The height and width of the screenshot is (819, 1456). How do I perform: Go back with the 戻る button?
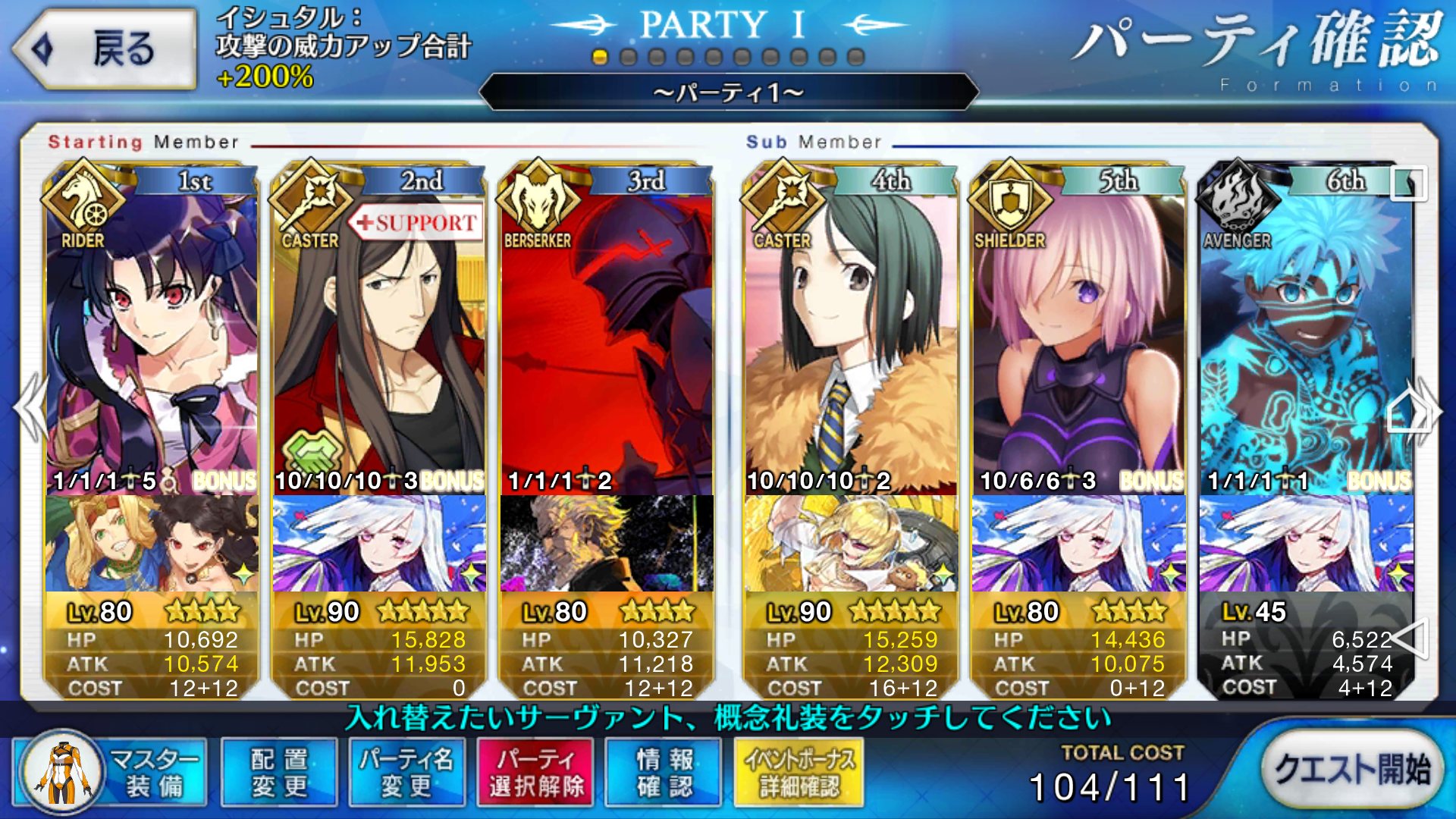coord(105,49)
